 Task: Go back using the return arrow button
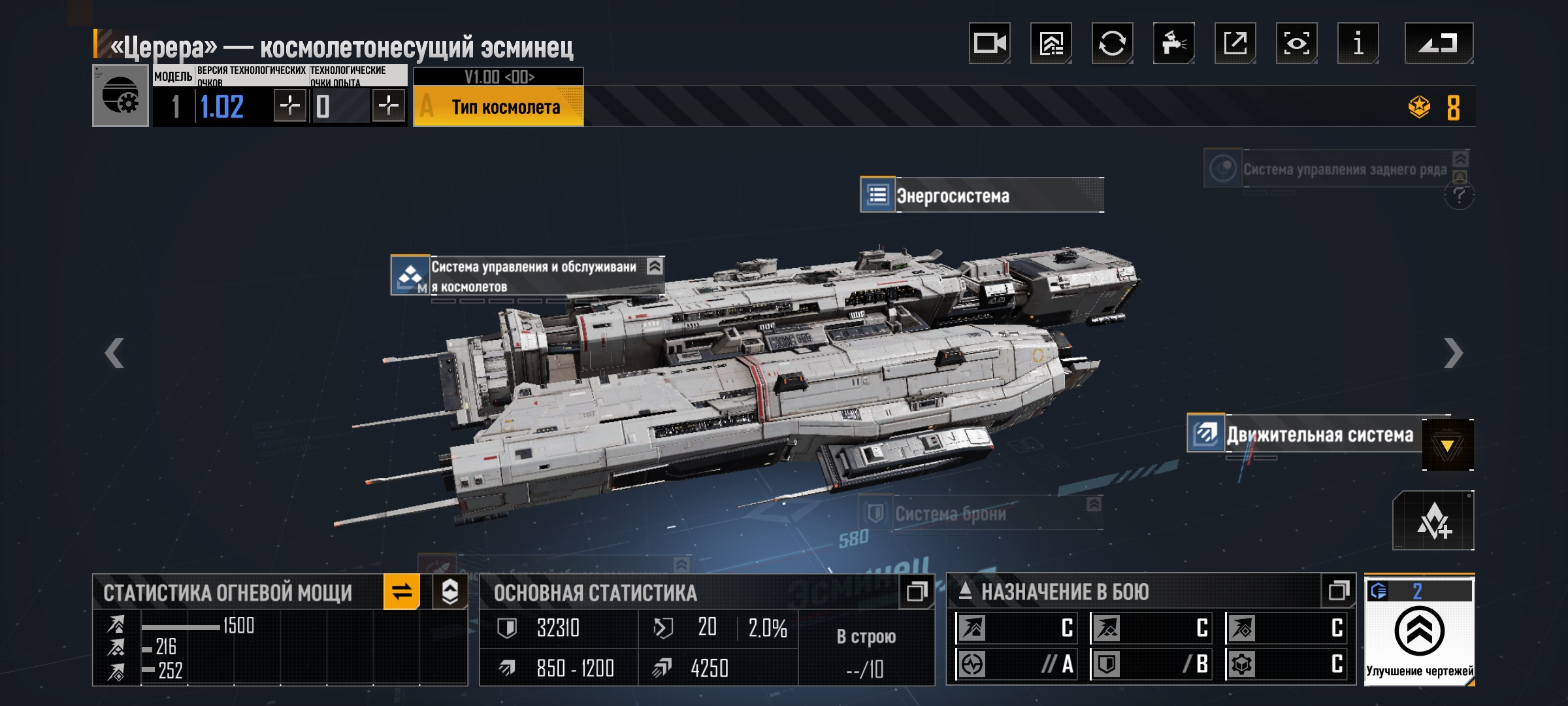click(x=1439, y=43)
